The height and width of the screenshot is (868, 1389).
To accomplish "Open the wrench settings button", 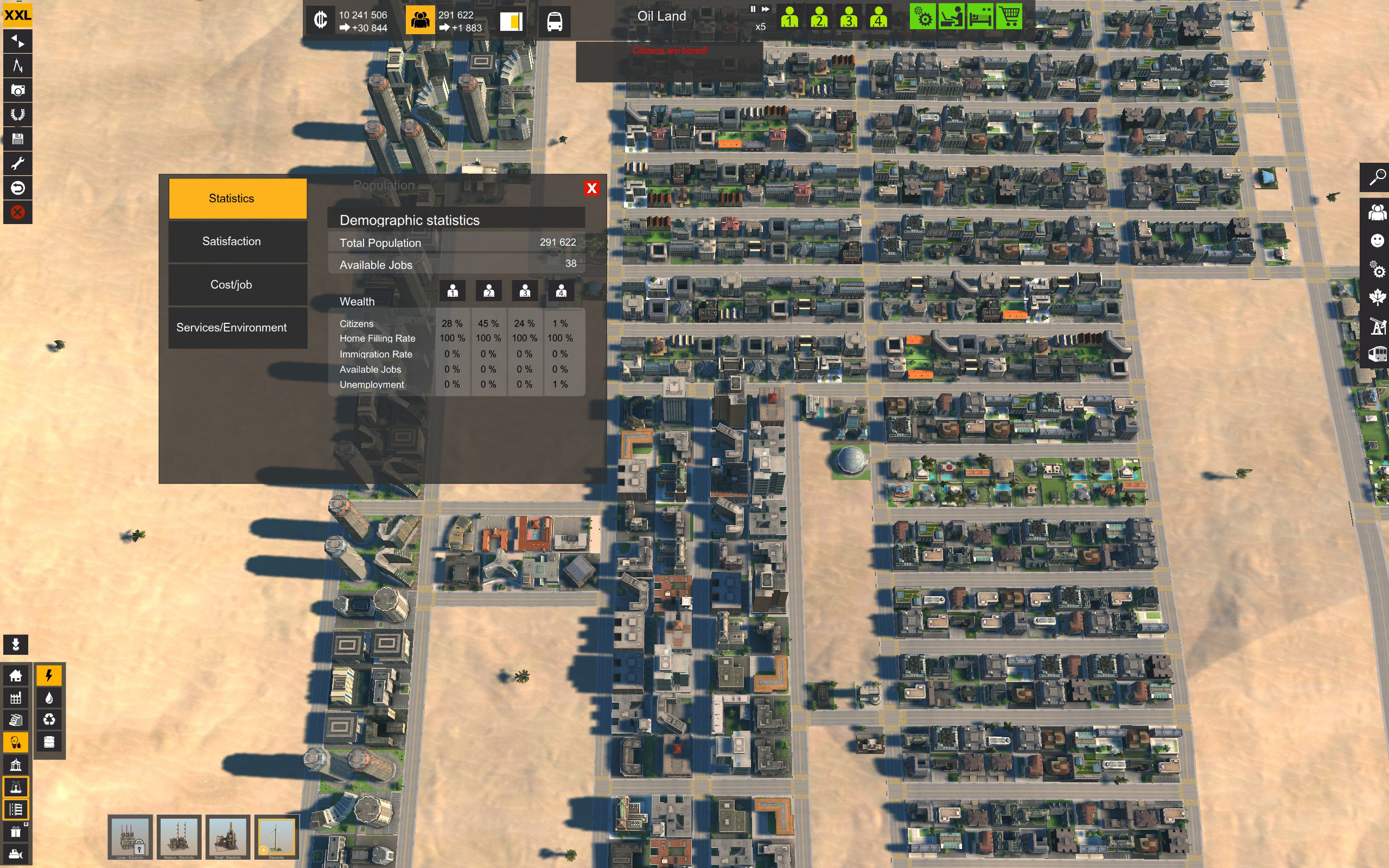I will (x=18, y=164).
